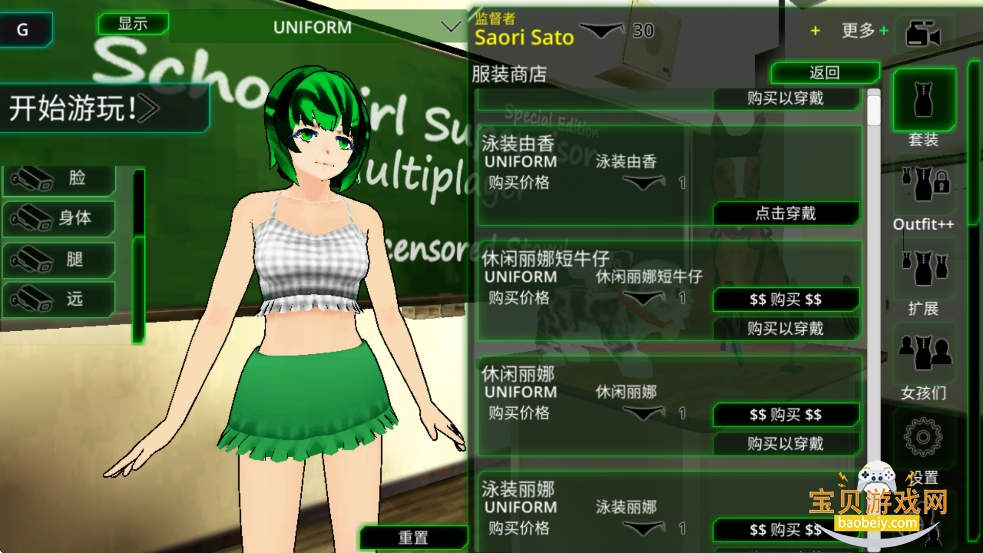983x553 pixels.
Task: Open the 套装 outfit tab
Action: [x=923, y=105]
